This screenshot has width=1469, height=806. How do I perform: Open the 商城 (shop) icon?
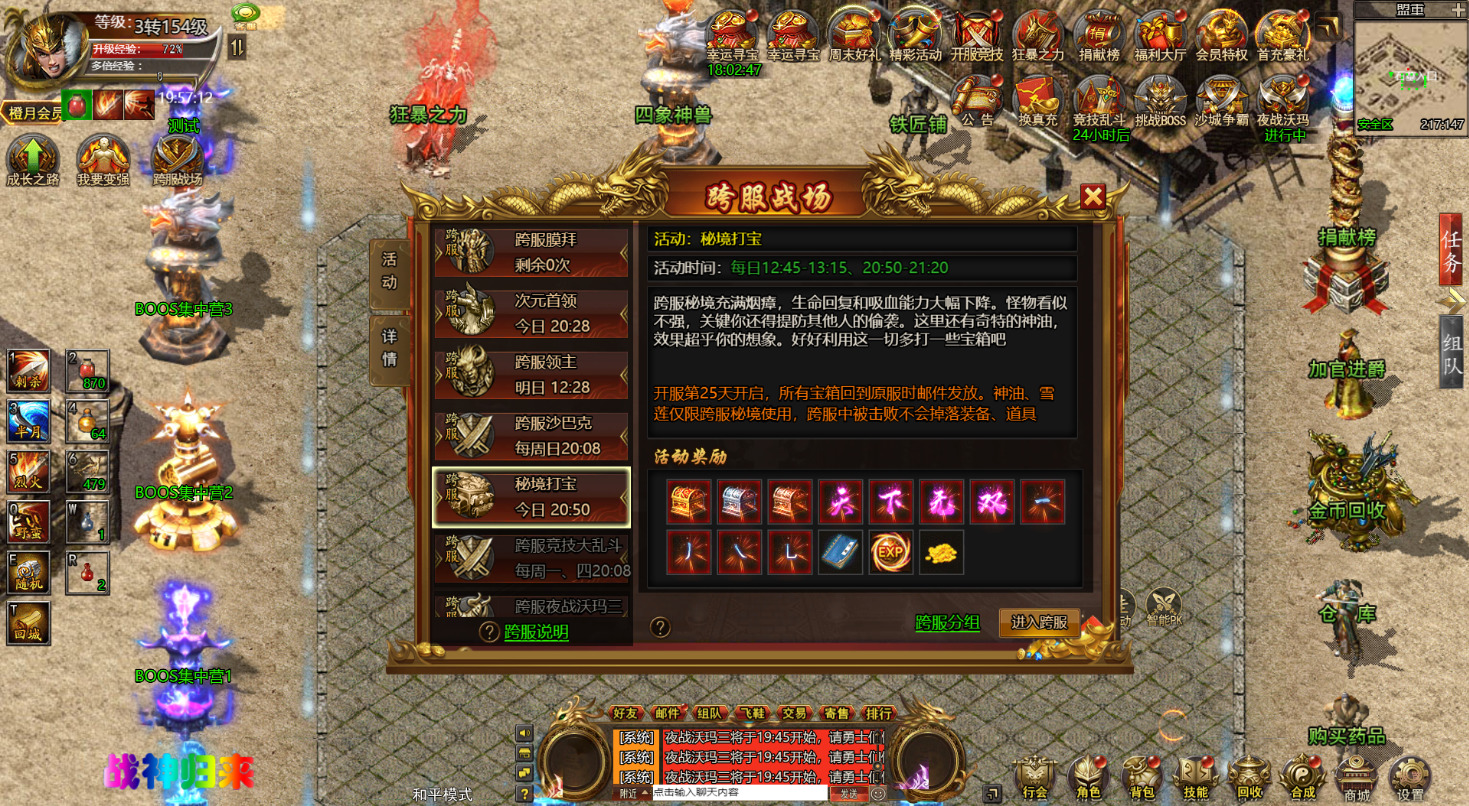click(x=1357, y=775)
